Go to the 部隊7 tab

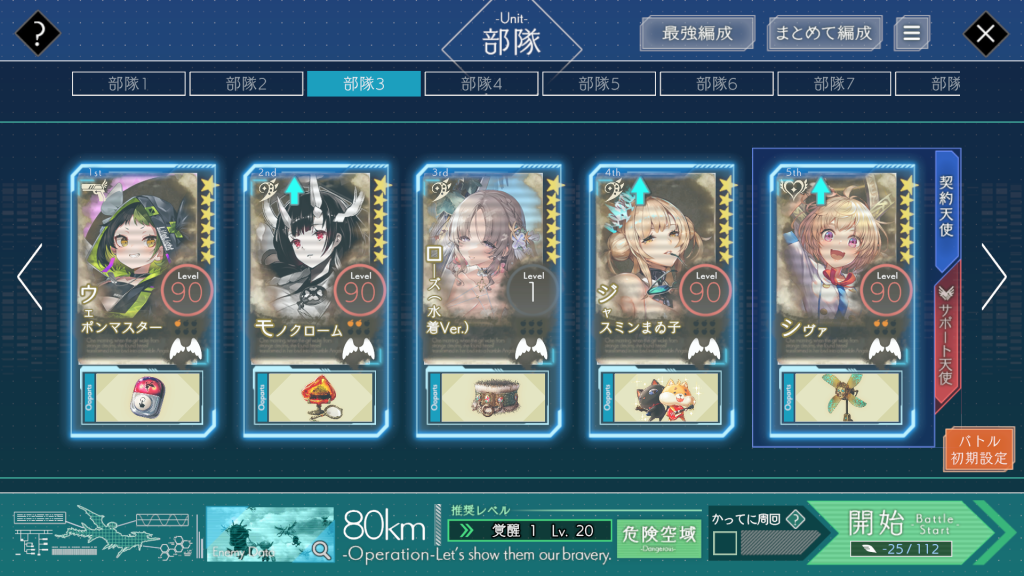click(x=834, y=84)
